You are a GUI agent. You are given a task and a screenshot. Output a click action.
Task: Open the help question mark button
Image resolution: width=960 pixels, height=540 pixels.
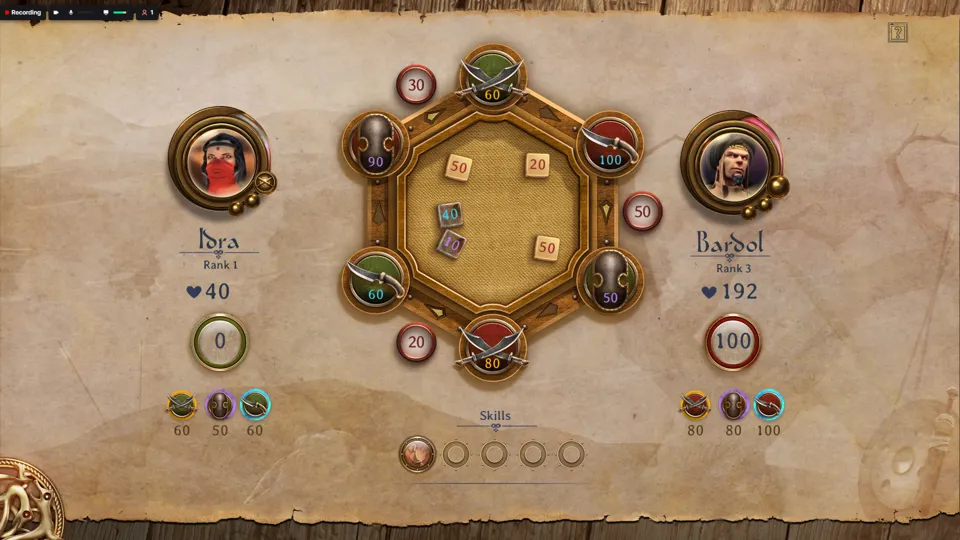click(x=897, y=32)
